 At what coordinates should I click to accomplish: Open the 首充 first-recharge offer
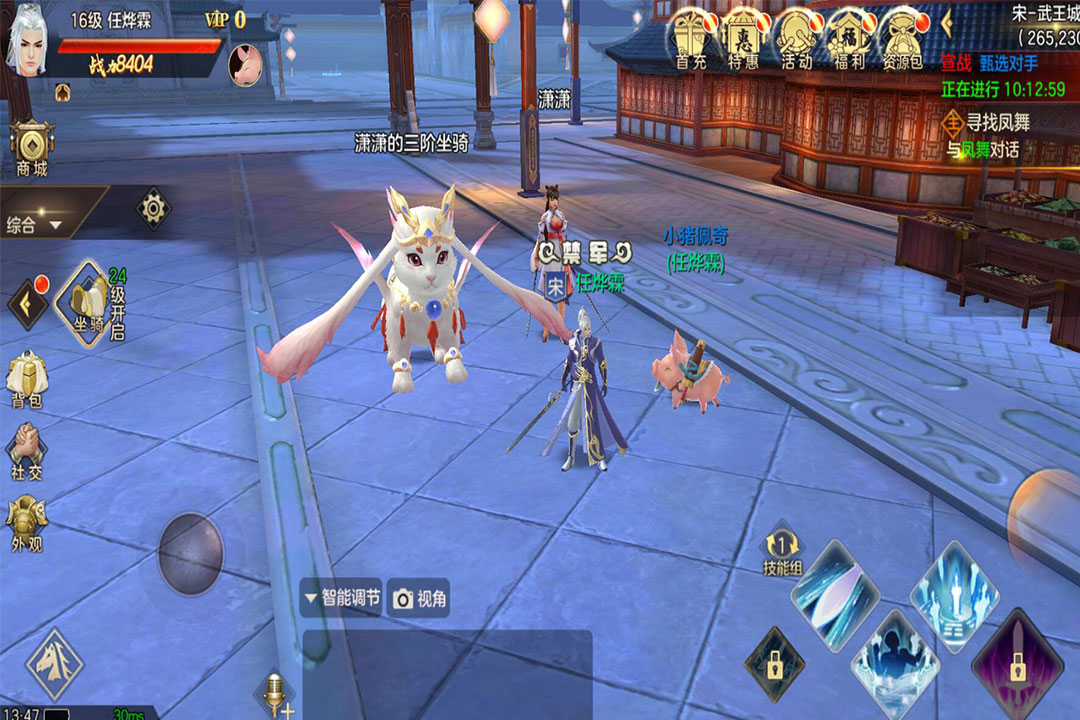[690, 36]
